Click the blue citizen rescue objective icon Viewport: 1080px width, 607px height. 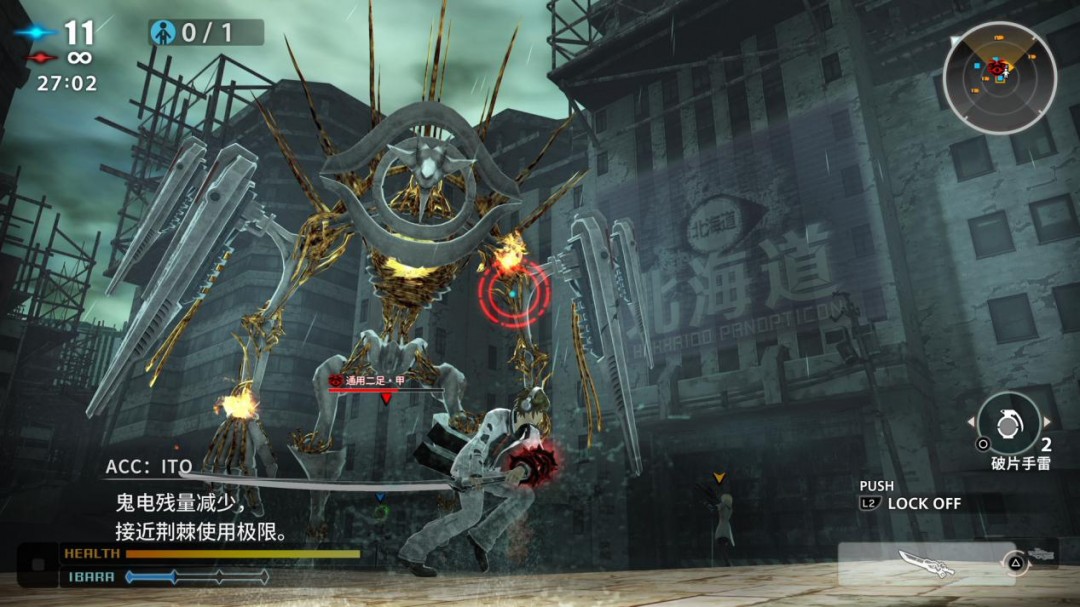tap(163, 33)
